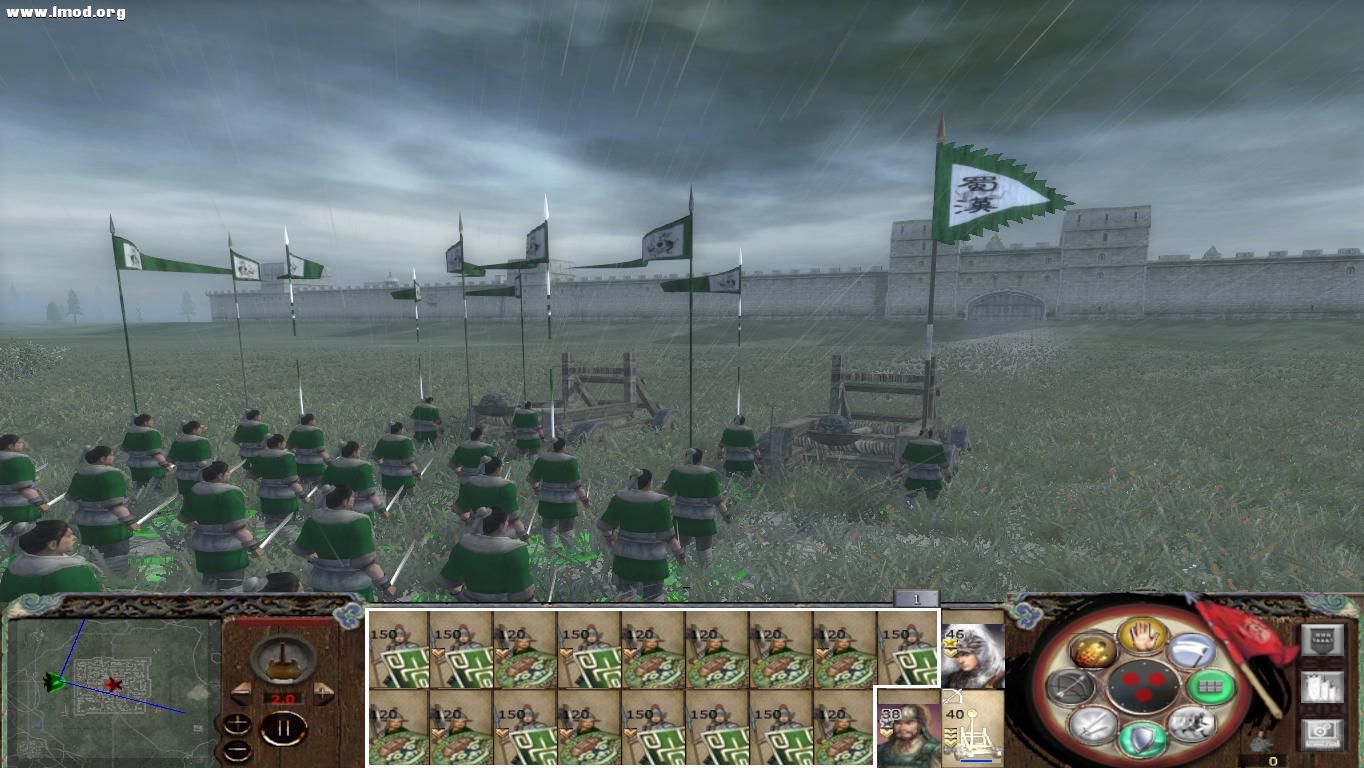Select the first 150-man unit card
Viewport: 1364px width, 768px height.
click(x=400, y=655)
